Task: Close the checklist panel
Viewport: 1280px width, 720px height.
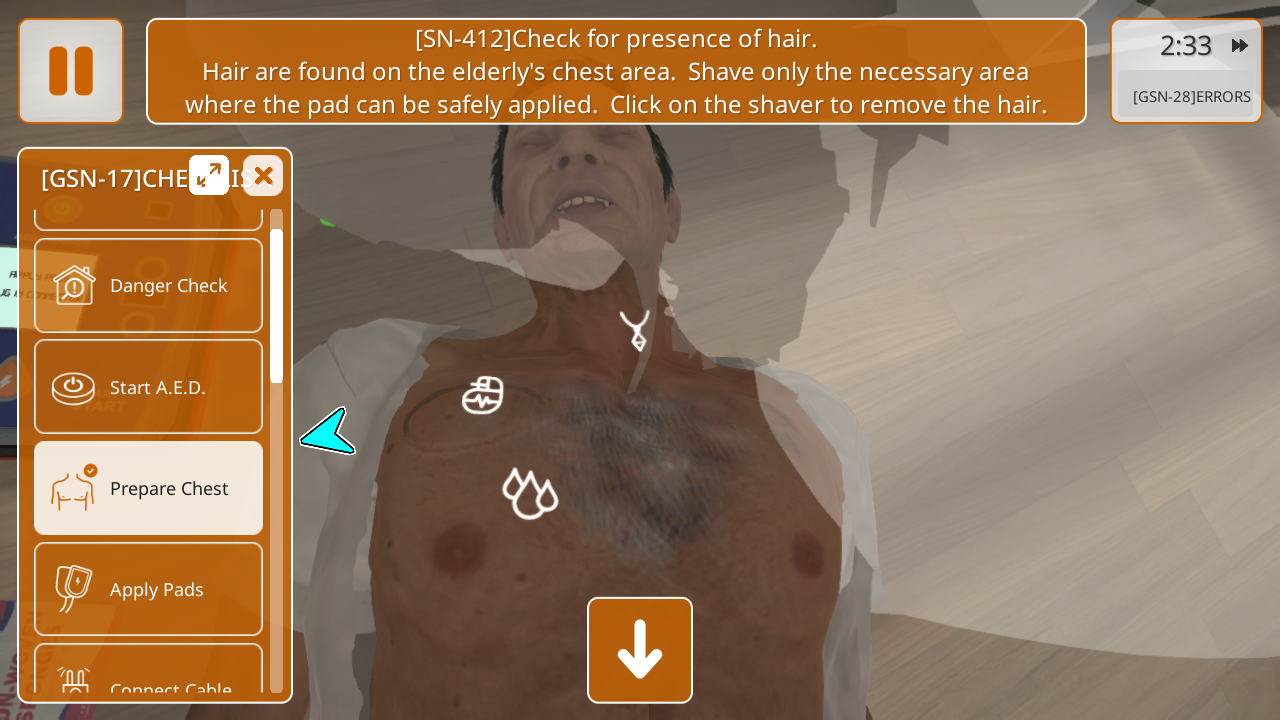Action: pyautogui.click(x=263, y=176)
